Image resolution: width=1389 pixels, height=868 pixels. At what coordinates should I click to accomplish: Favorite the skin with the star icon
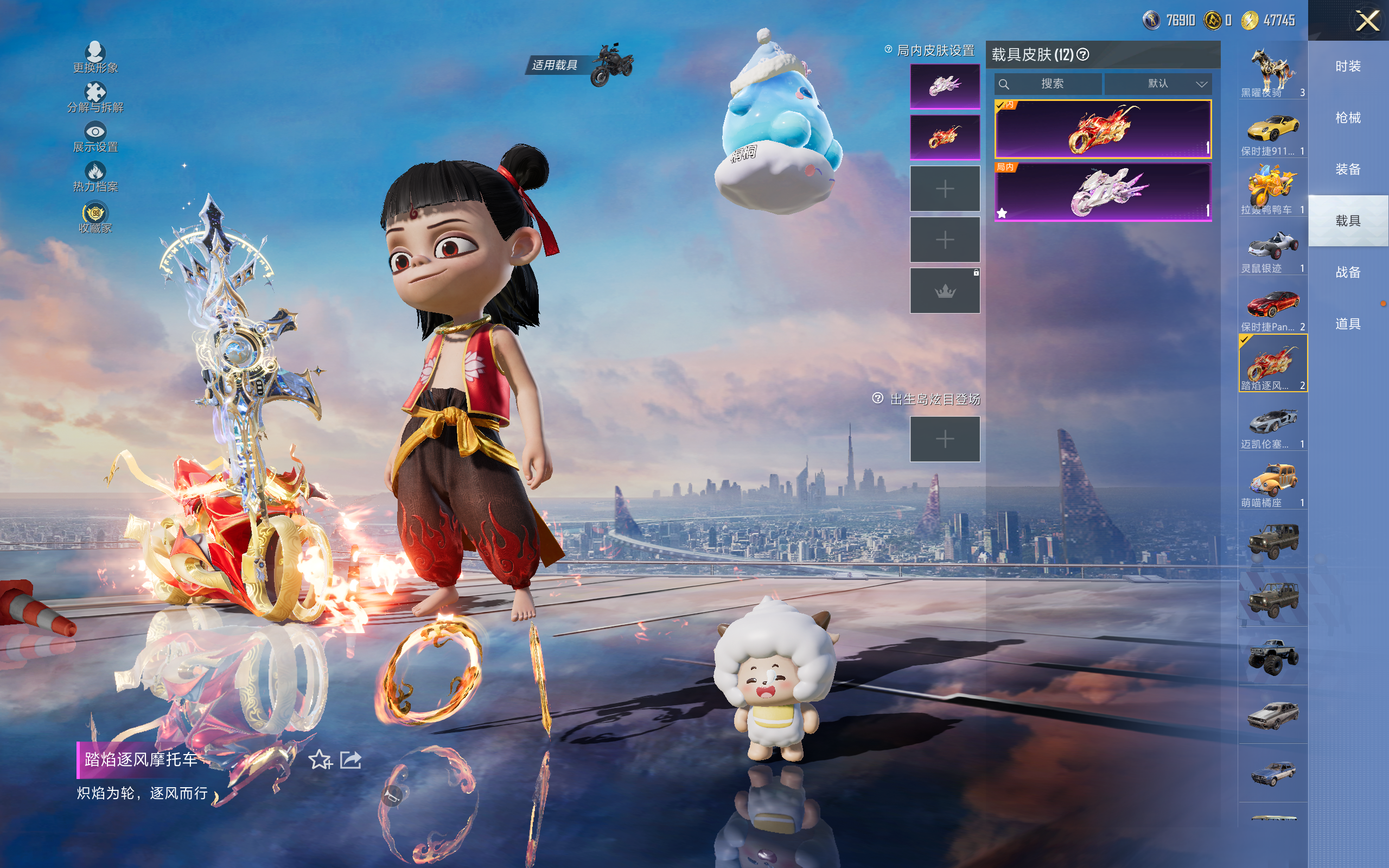click(x=320, y=760)
